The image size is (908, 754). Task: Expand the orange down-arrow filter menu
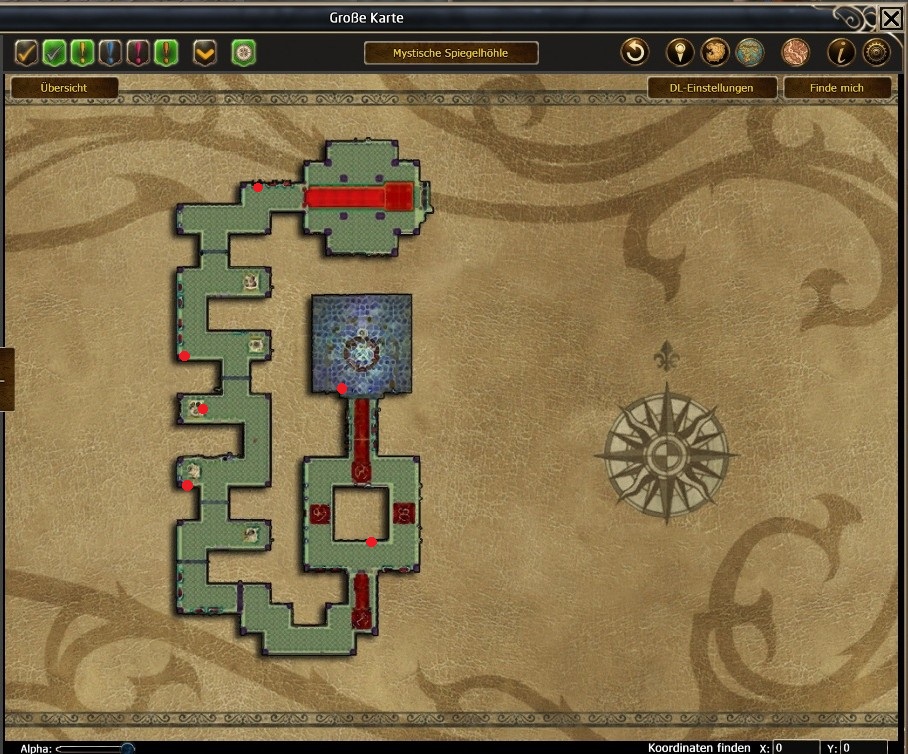(205, 52)
